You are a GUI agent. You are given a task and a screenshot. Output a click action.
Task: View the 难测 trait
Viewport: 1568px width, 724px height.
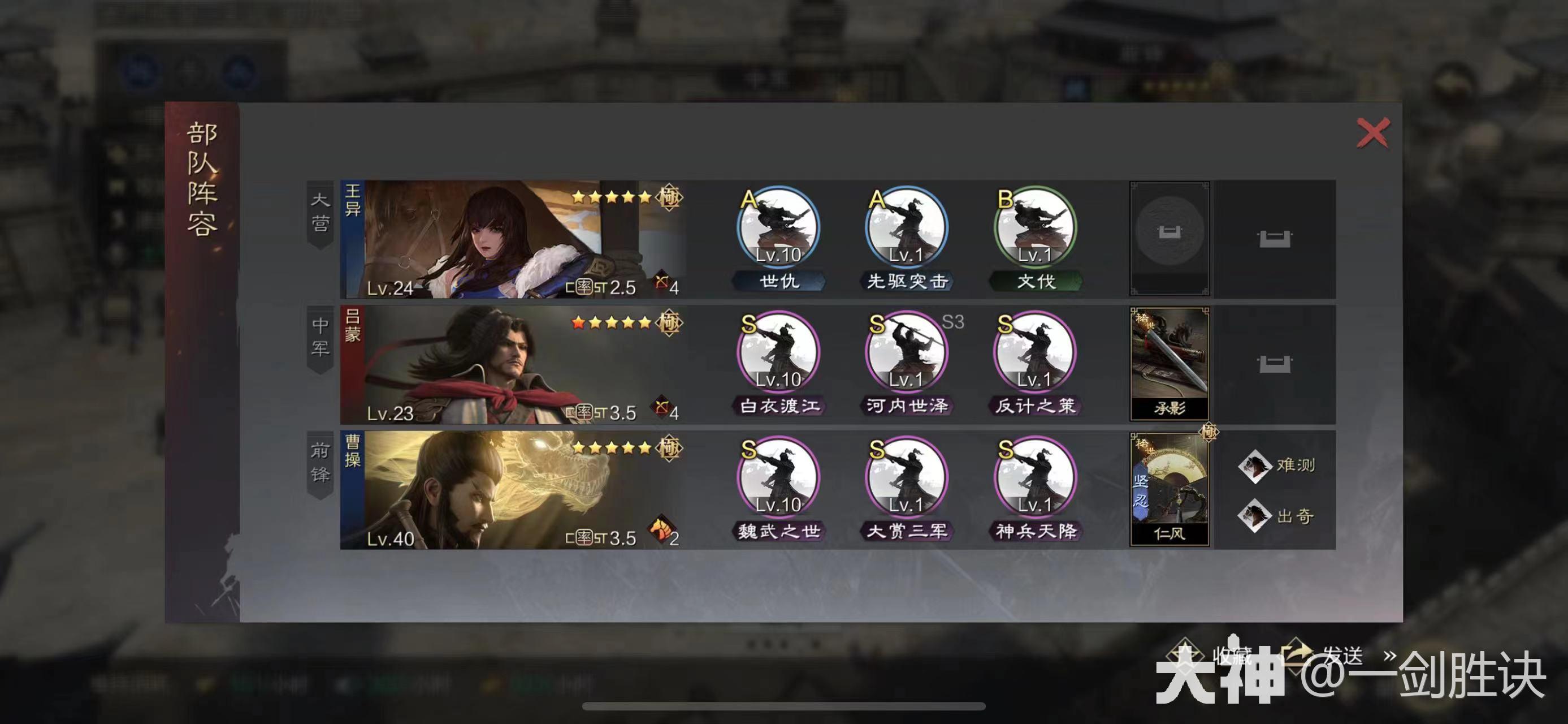(1277, 466)
